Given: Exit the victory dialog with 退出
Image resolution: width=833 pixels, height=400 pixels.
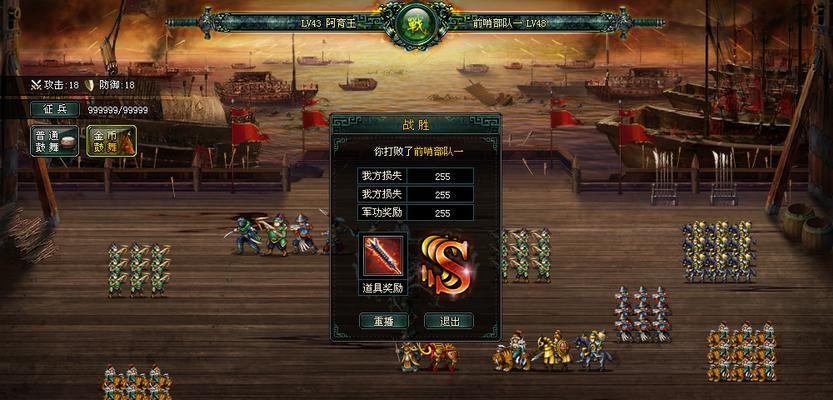Looking at the screenshot, I should [x=449, y=321].
